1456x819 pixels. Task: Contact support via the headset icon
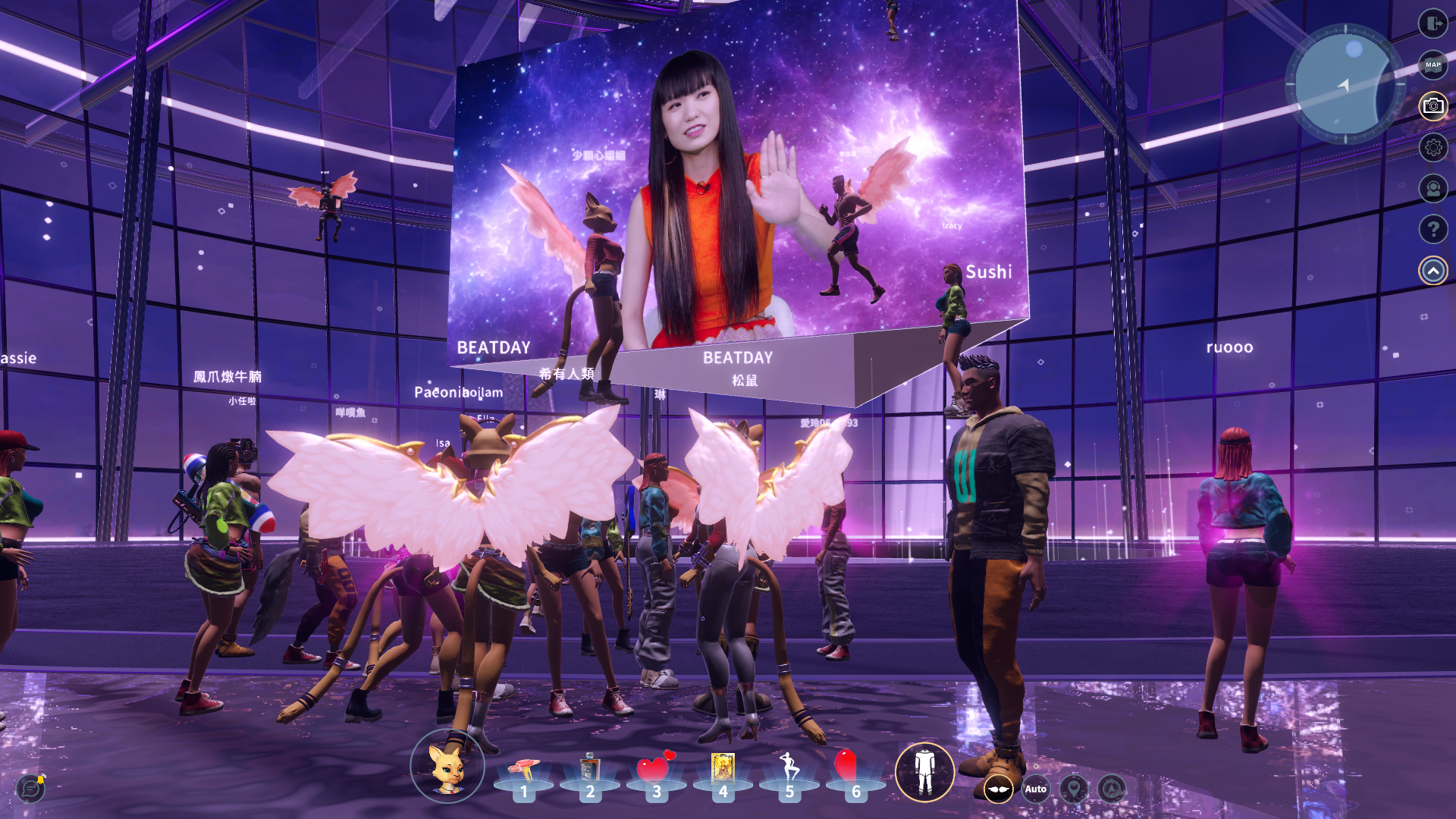click(1432, 188)
